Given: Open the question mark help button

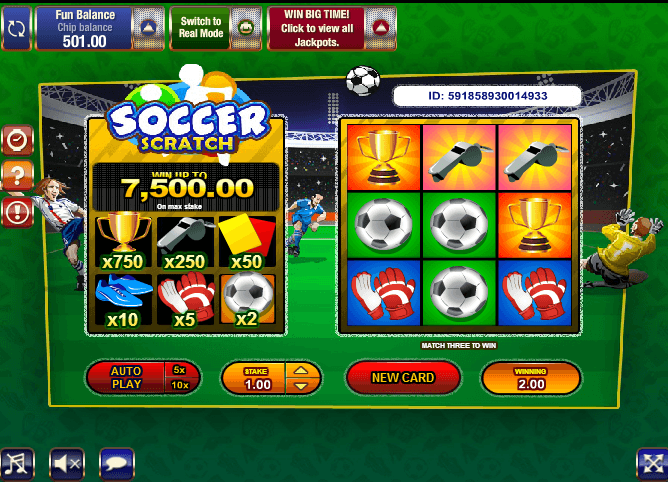Looking at the screenshot, I should (17, 177).
